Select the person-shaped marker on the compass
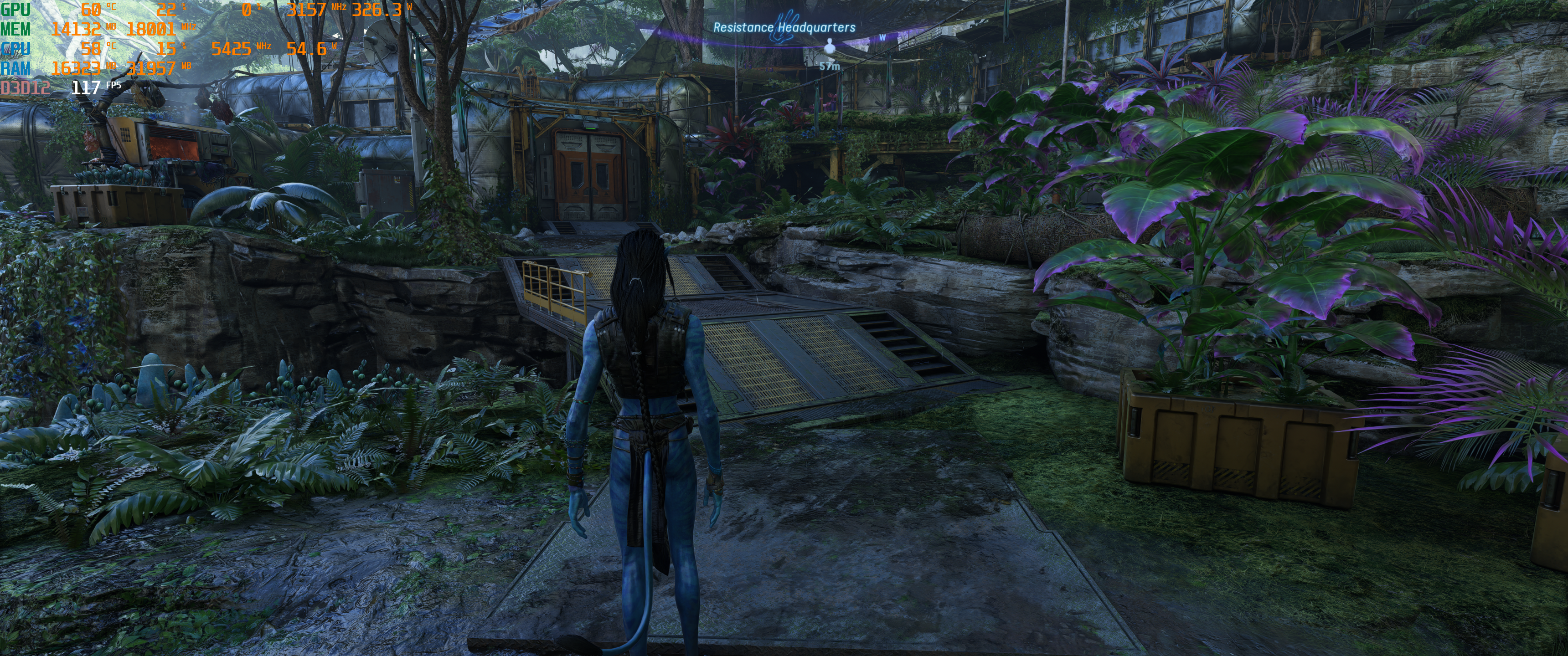The width and height of the screenshot is (1568, 656). pos(829,47)
